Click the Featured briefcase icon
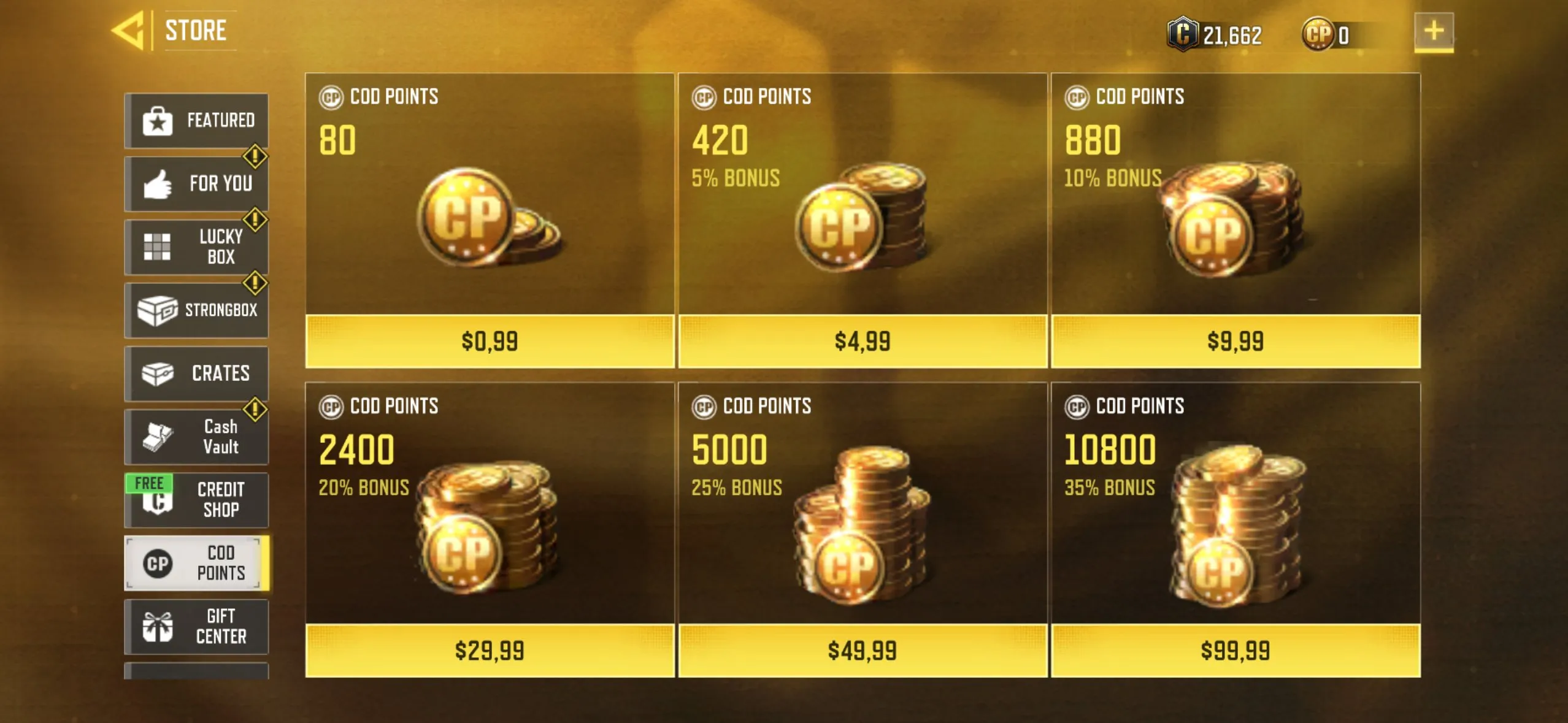The width and height of the screenshot is (1568, 723). [x=158, y=120]
